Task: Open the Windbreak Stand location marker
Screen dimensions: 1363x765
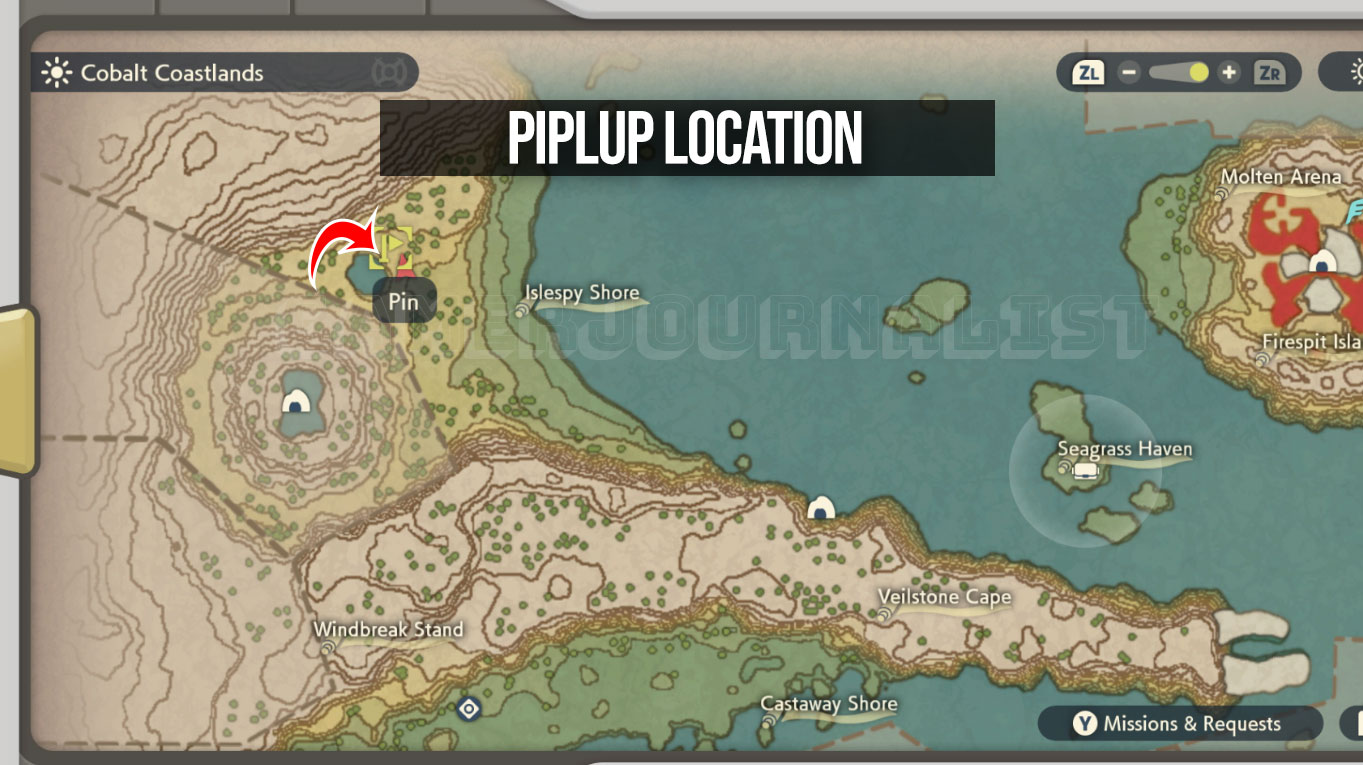Action: point(388,630)
